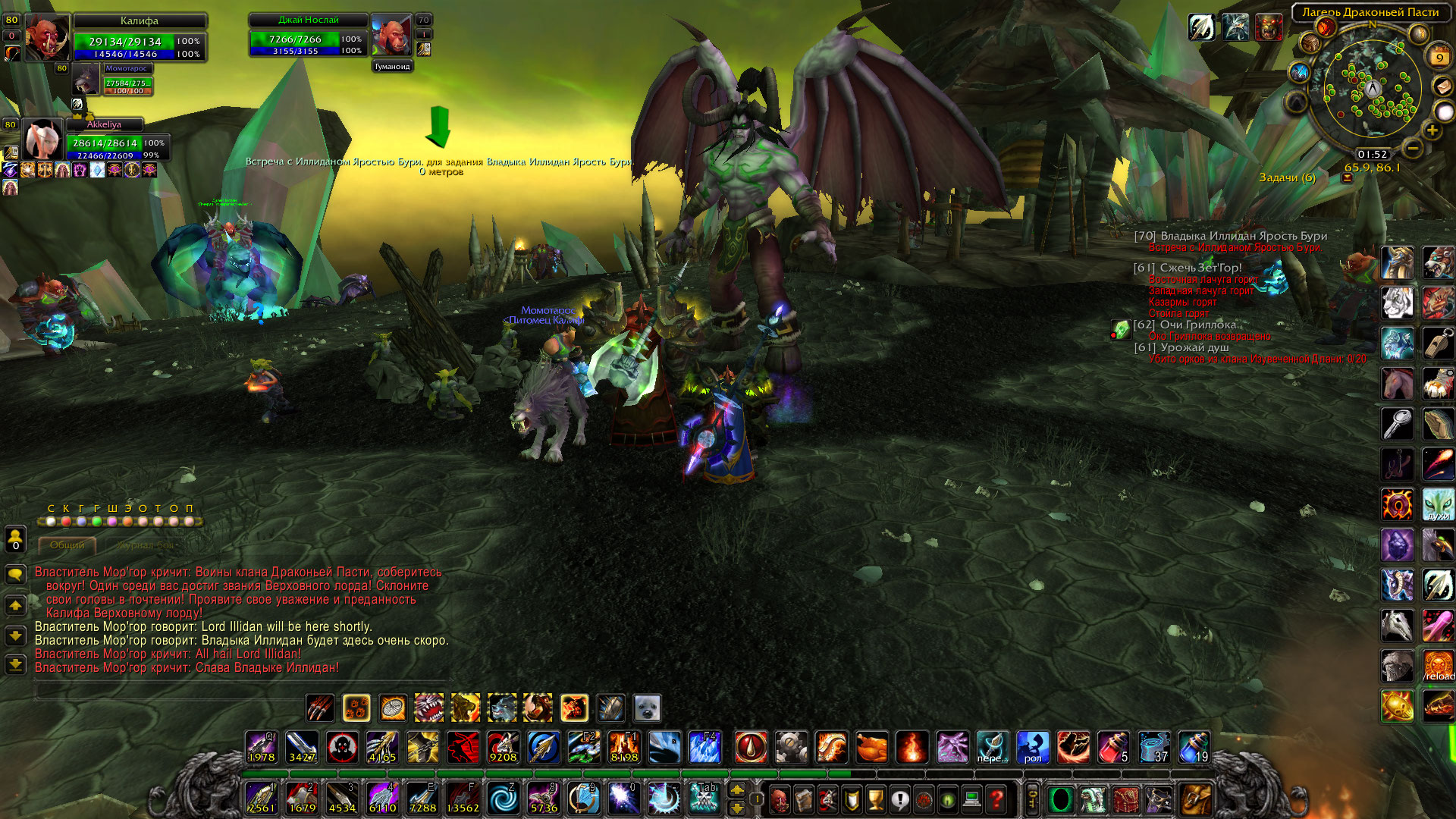Use the red potion with 5 charges
Screen dimensions: 1456x819
click(1113, 748)
